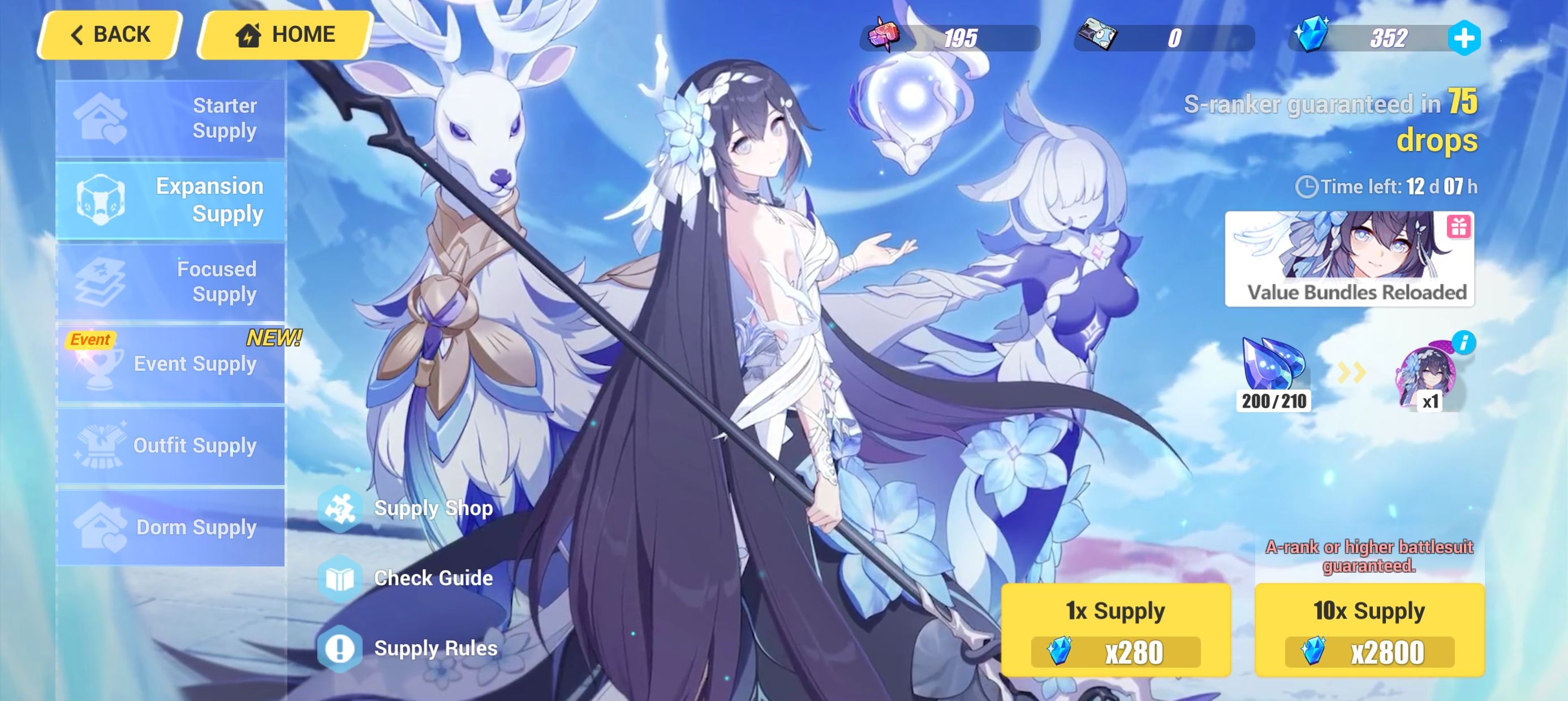Expand Focused Supply options
Viewport: 1568px width, 701px height.
pos(171,281)
